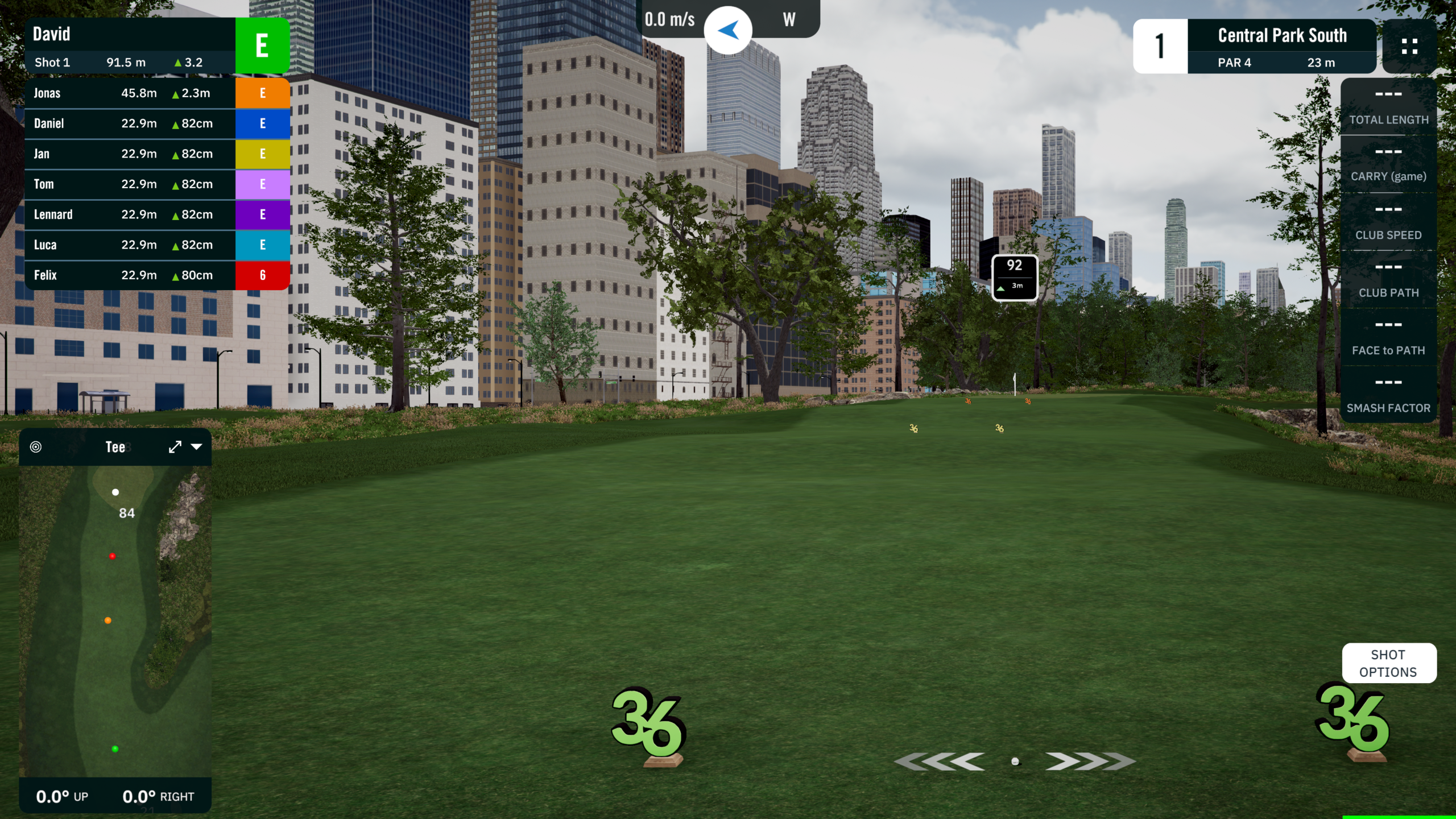This screenshot has height=819, width=1456.
Task: Aim right using the right chevron arrows
Action: [x=1089, y=761]
